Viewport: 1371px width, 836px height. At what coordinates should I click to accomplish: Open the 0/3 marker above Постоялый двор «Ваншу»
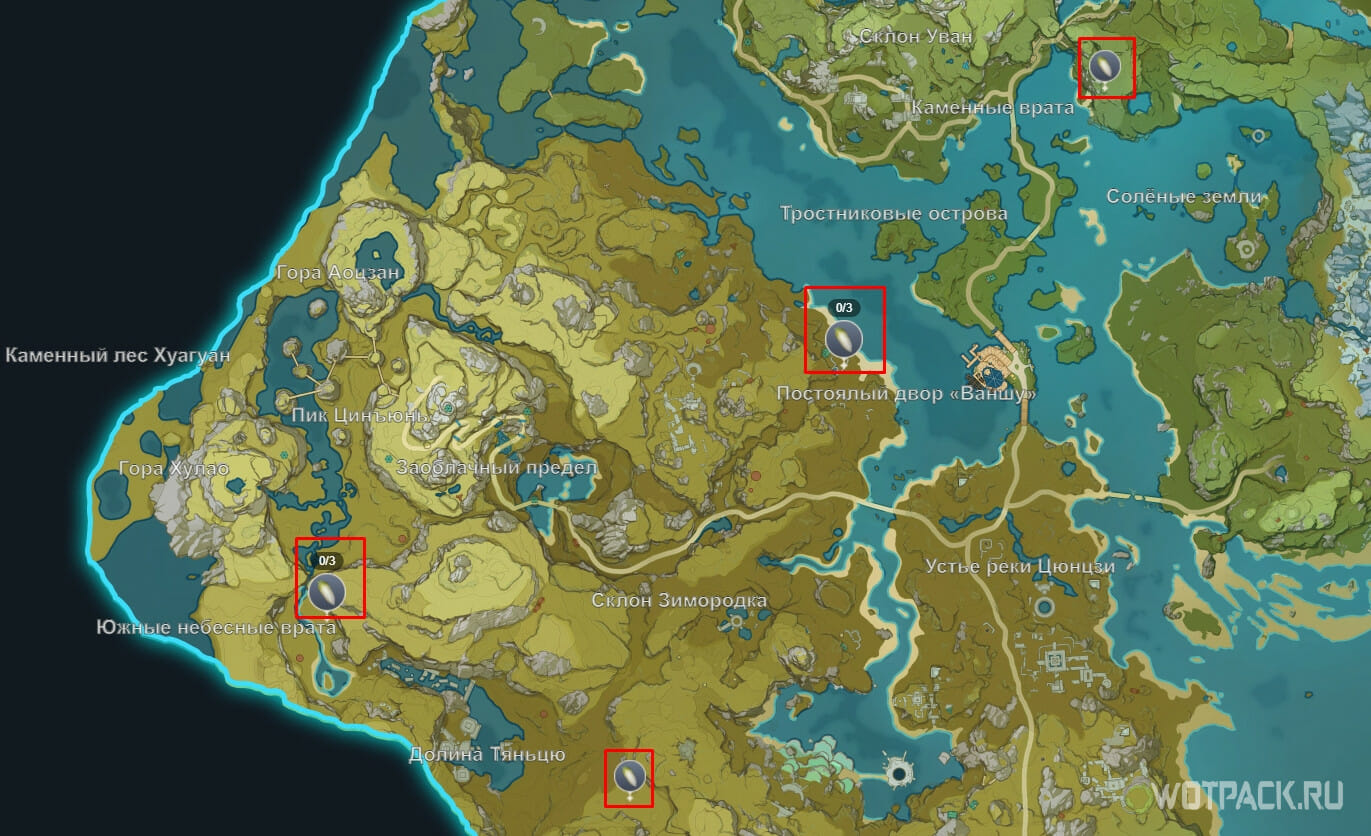coord(844,337)
